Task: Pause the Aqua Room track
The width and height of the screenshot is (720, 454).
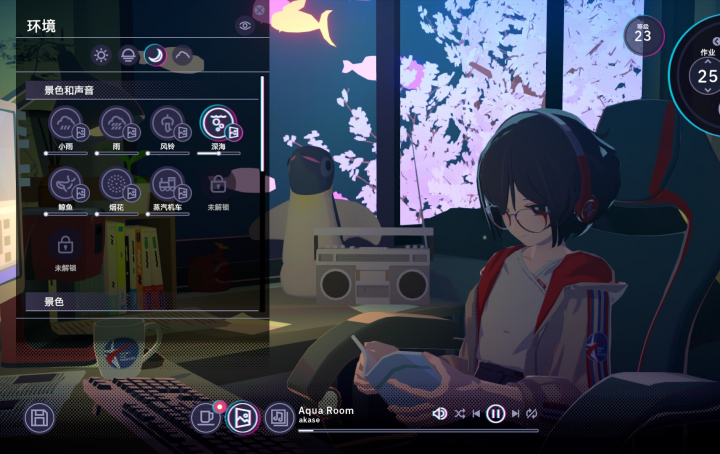Action: (x=495, y=413)
